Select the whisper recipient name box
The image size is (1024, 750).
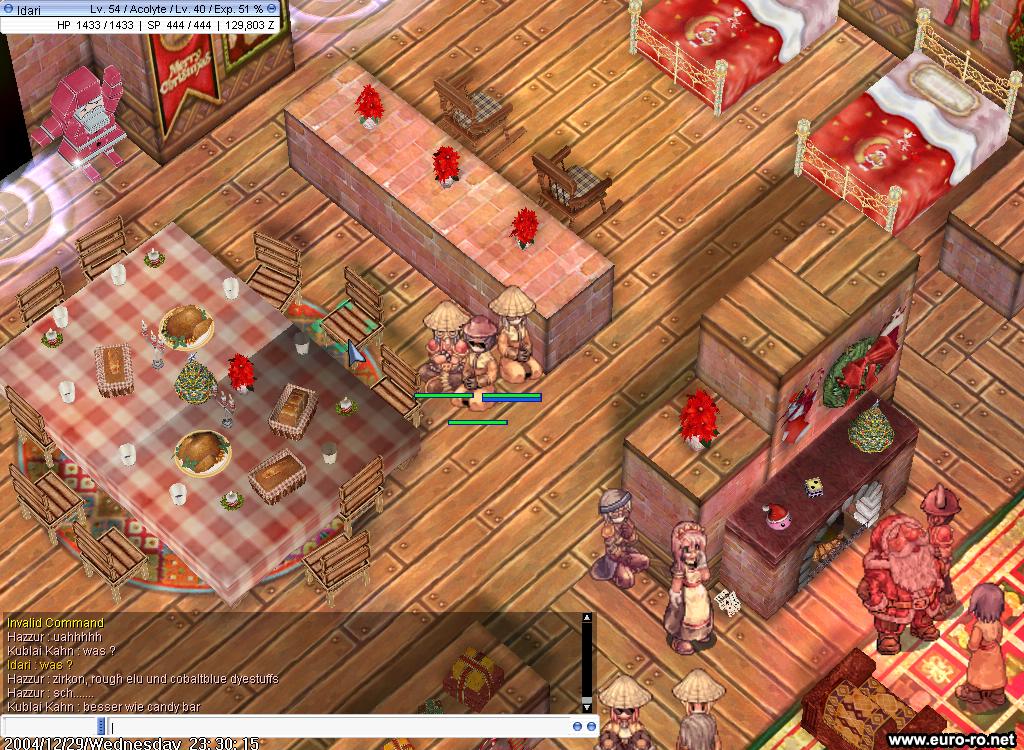[x=50, y=726]
